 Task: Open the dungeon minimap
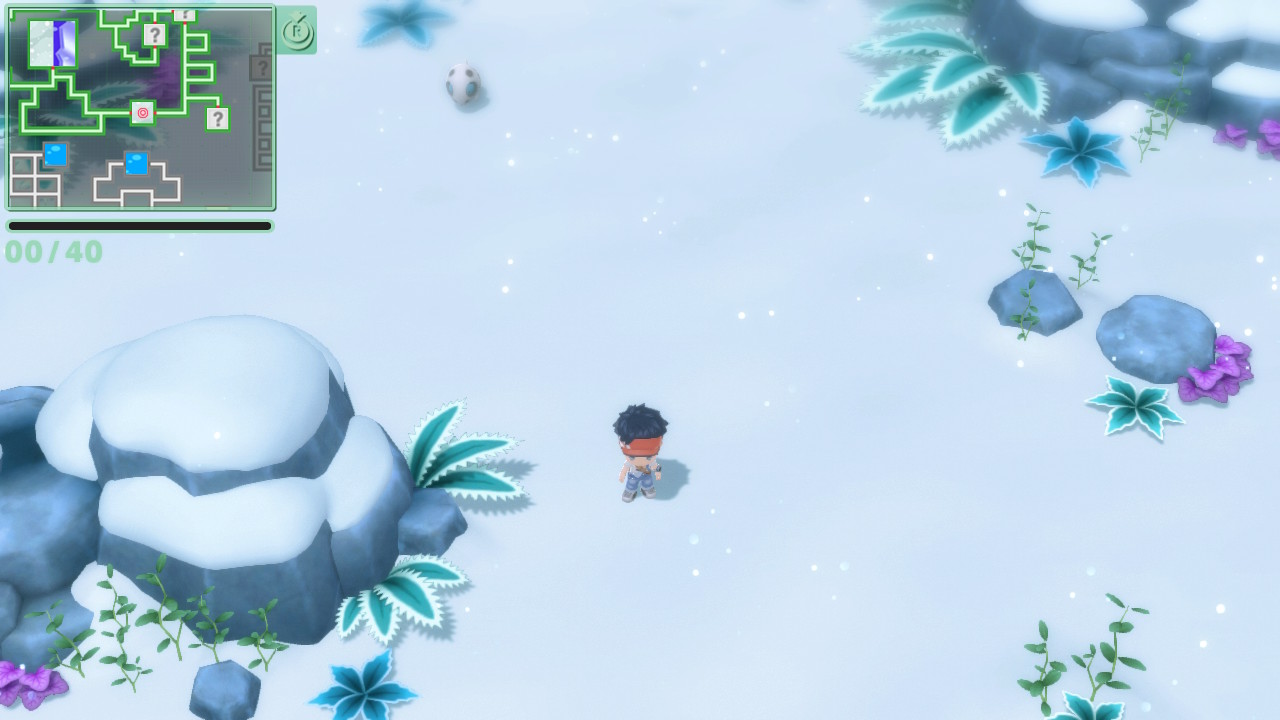click(x=140, y=108)
